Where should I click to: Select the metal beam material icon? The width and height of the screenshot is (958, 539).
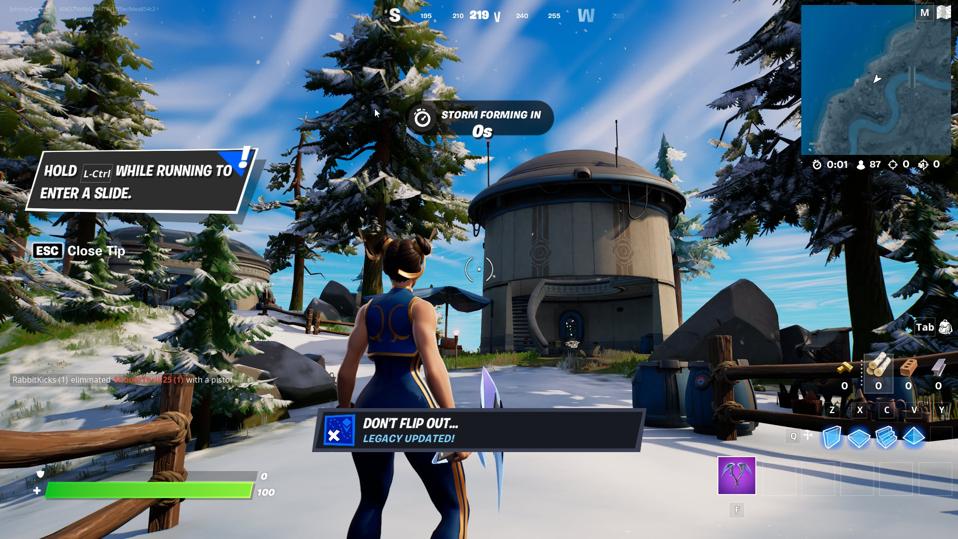point(938,367)
